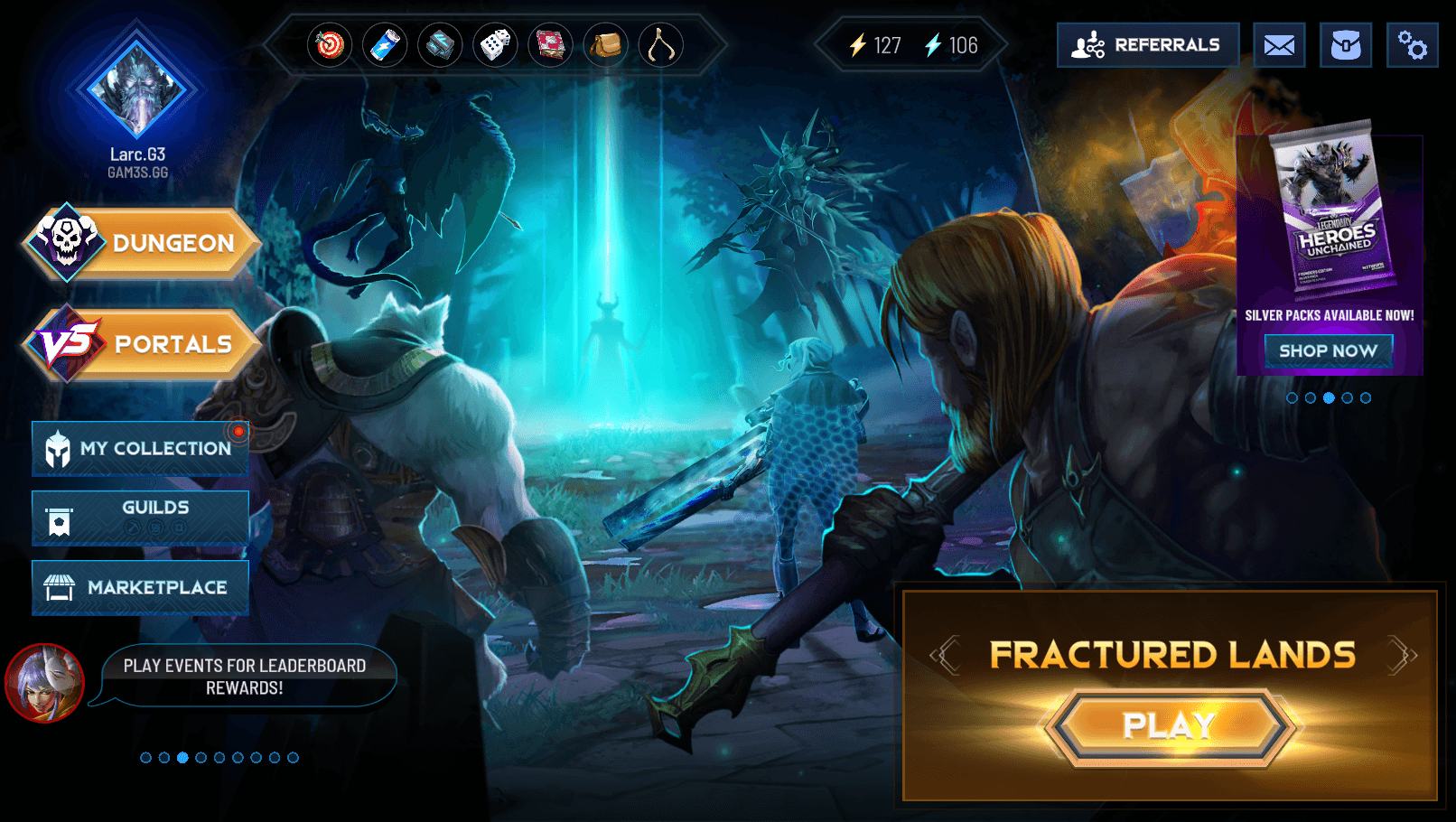Image resolution: width=1456 pixels, height=822 pixels.
Task: Open the Marketplace
Action: (141, 587)
